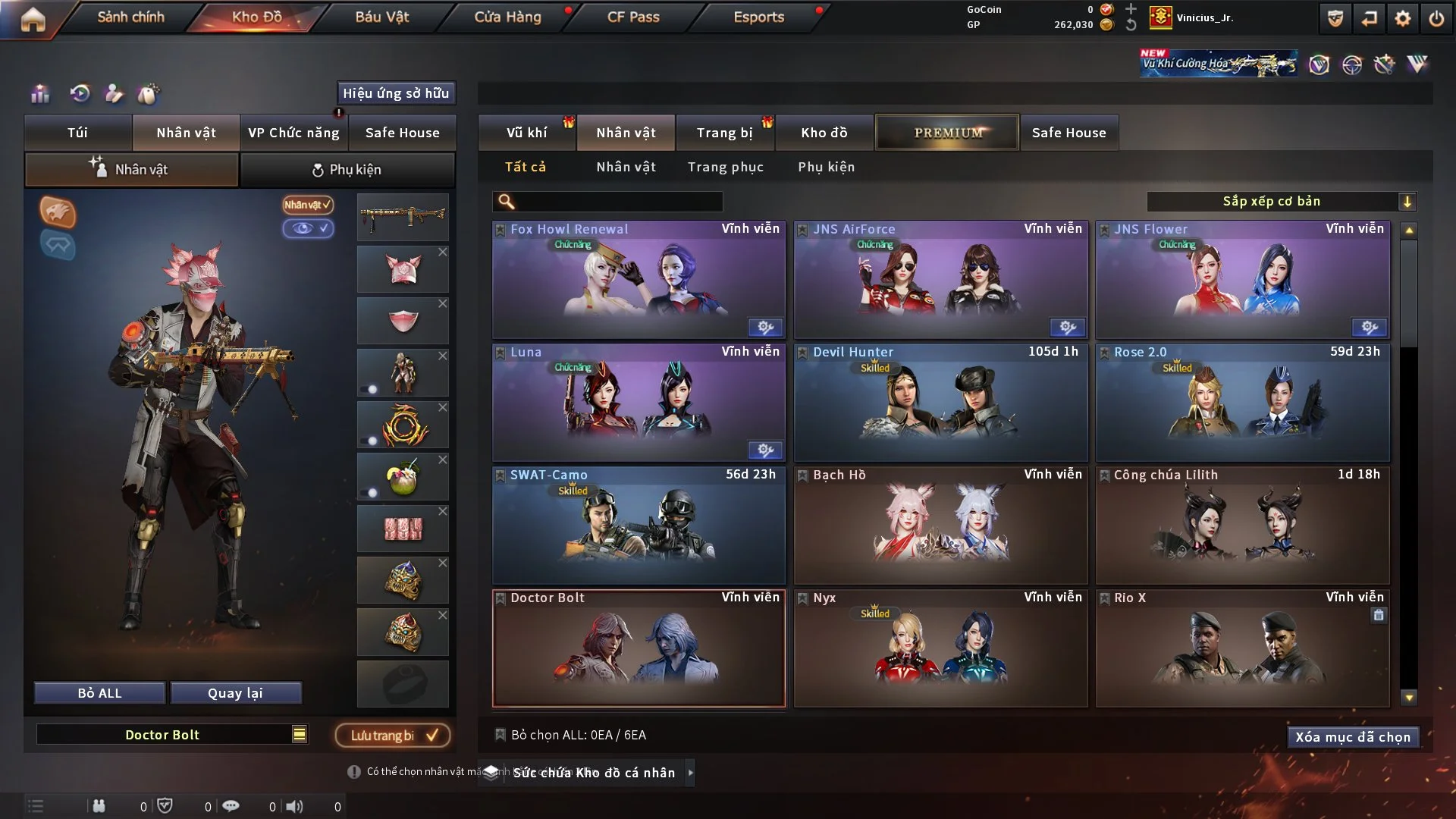Click the return arrow icon in the top-right corner
Viewport: 1456px width, 819px height.
[1368, 18]
